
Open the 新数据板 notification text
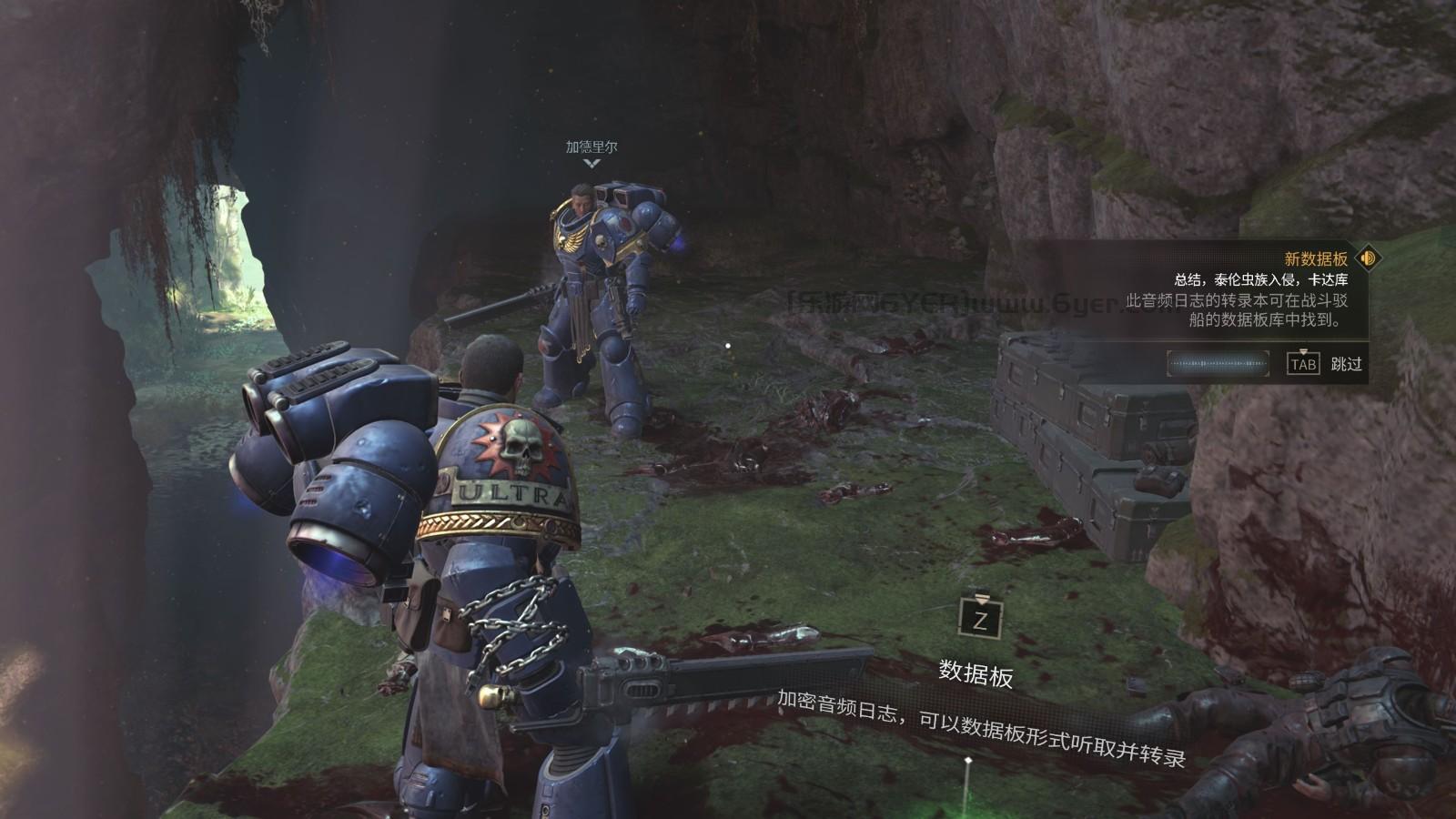(1315, 259)
